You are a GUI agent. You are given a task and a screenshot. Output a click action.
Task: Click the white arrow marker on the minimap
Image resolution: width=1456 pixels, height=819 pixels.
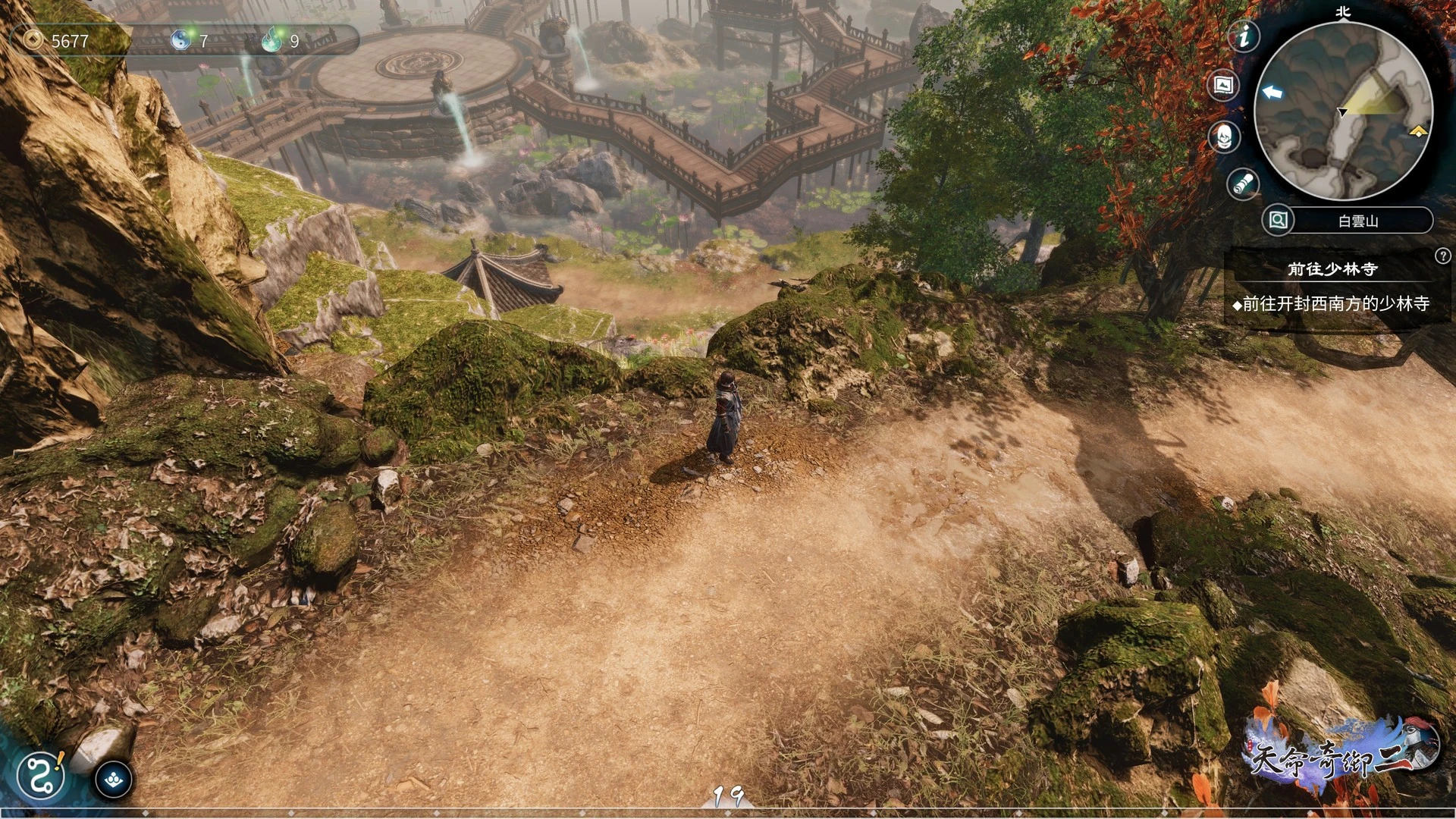pos(1272,93)
